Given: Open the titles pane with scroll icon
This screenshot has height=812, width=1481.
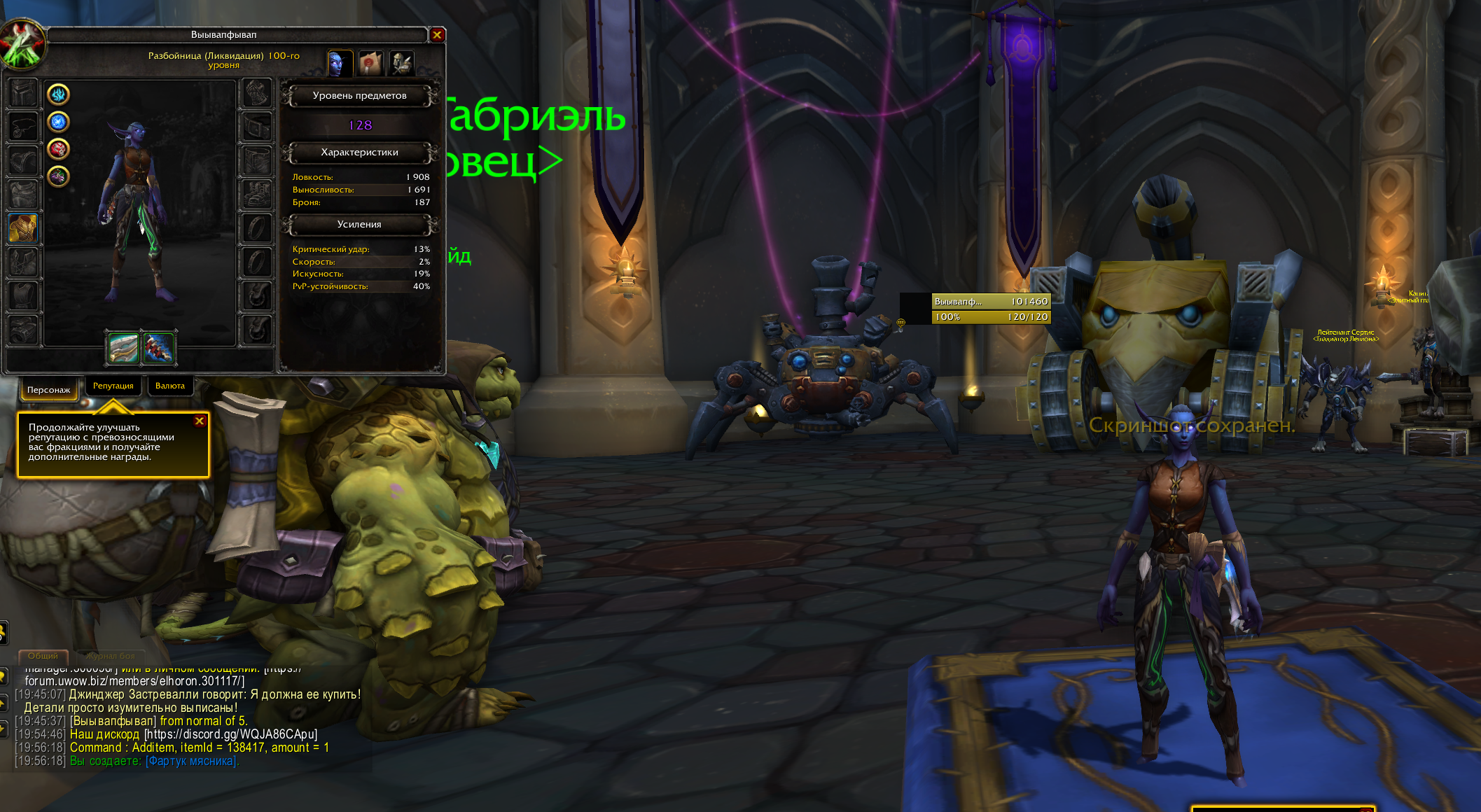Looking at the screenshot, I should click(x=370, y=64).
